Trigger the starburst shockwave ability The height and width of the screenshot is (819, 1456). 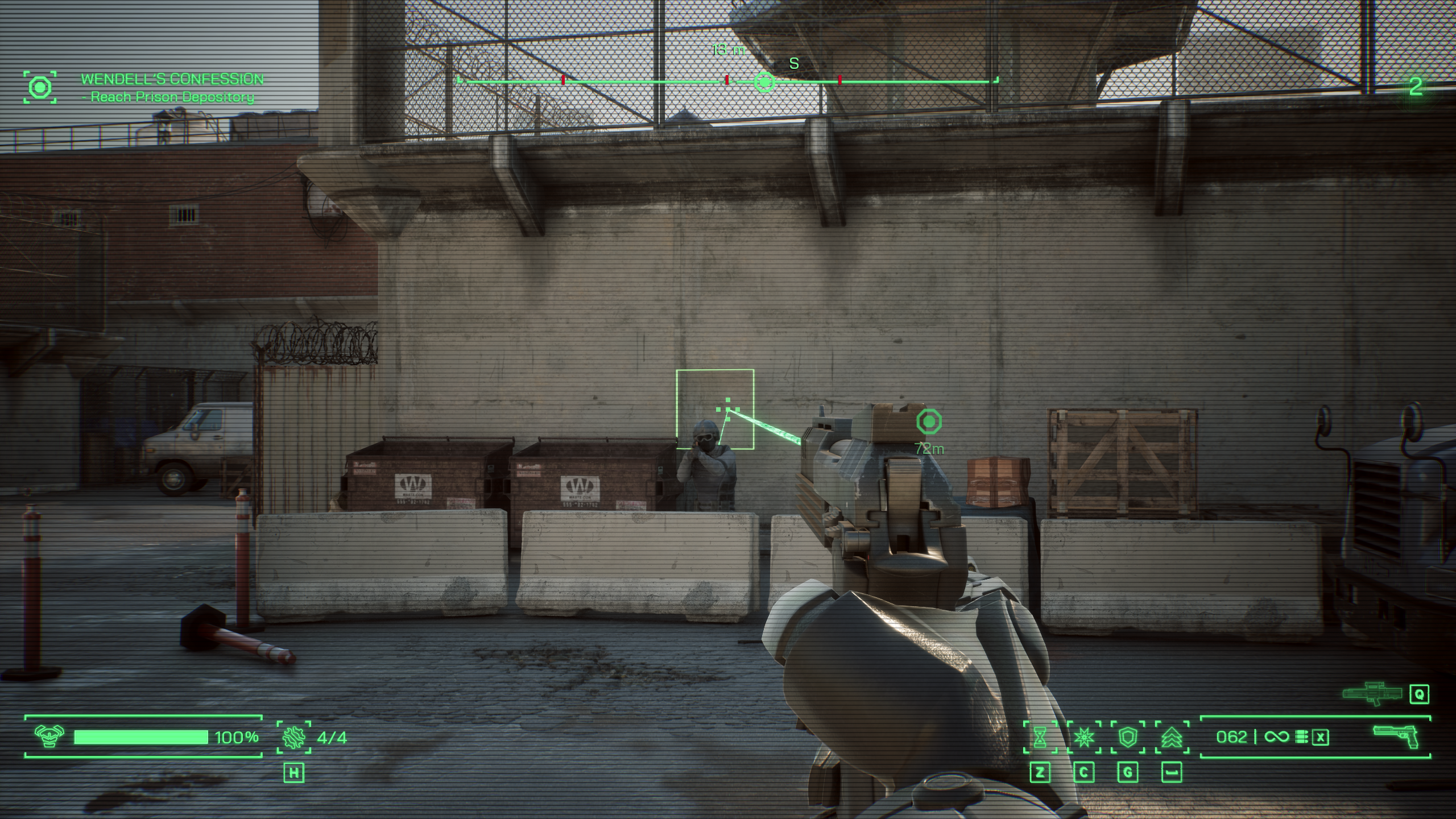[x=1084, y=738]
